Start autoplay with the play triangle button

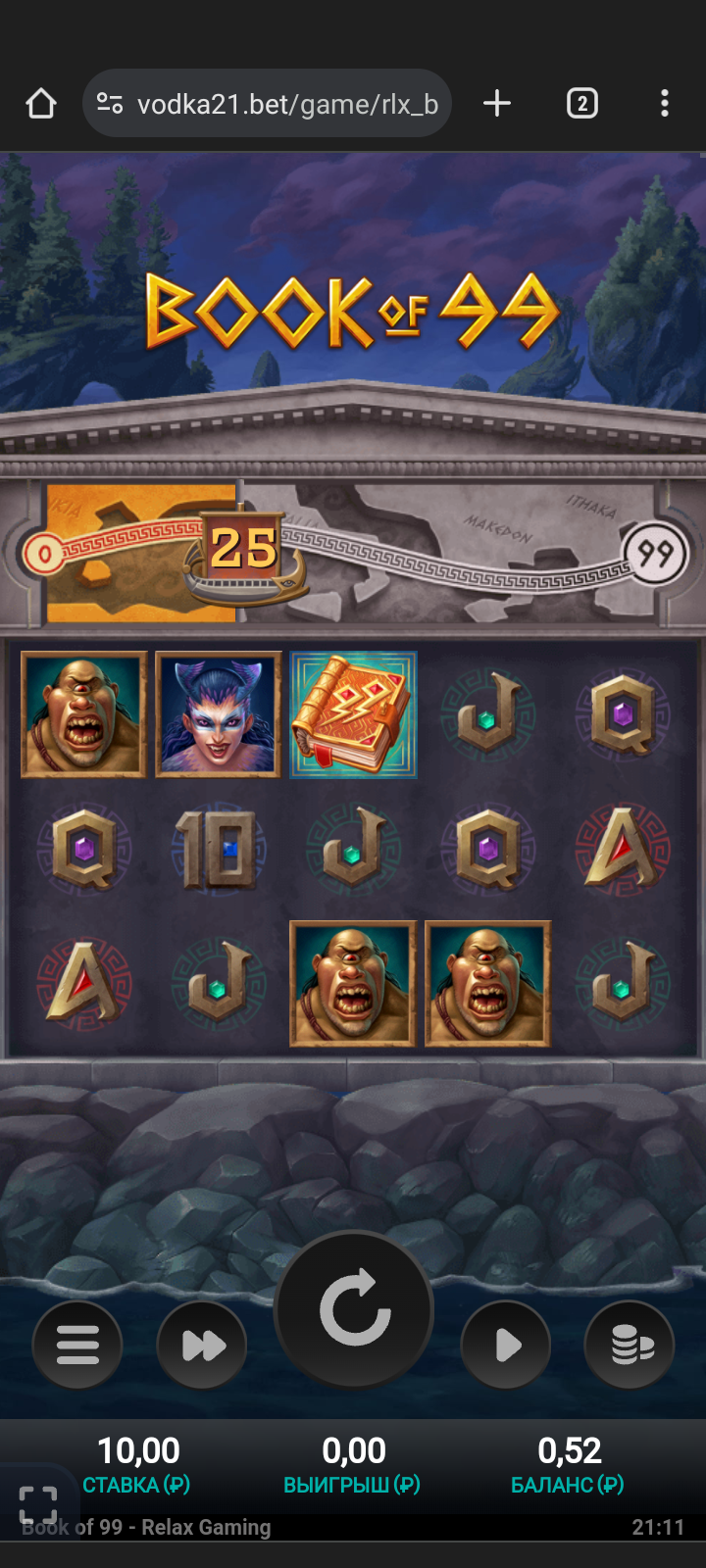pyautogui.click(x=506, y=1346)
